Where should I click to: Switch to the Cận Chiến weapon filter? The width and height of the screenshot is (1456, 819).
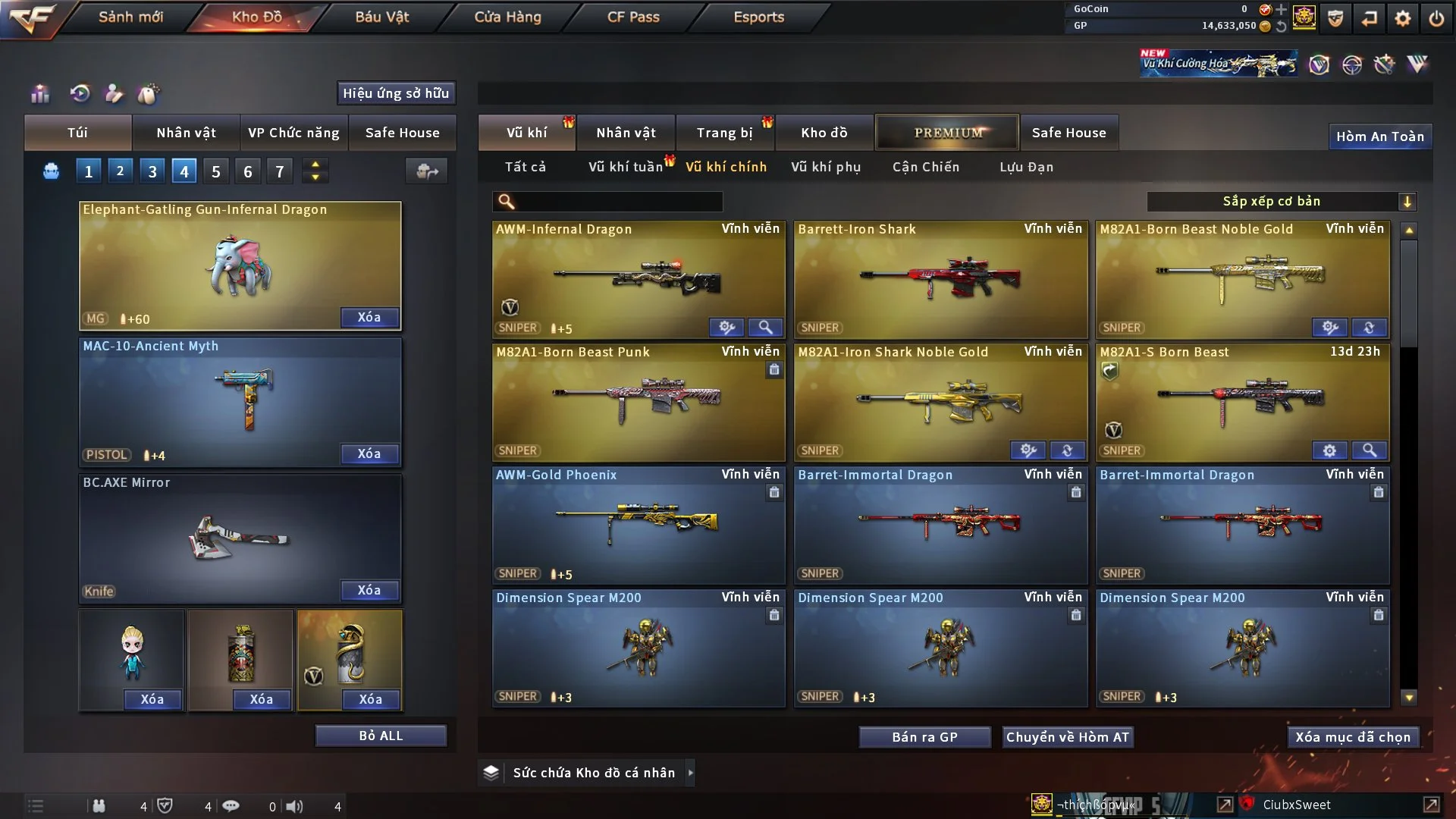pos(925,167)
